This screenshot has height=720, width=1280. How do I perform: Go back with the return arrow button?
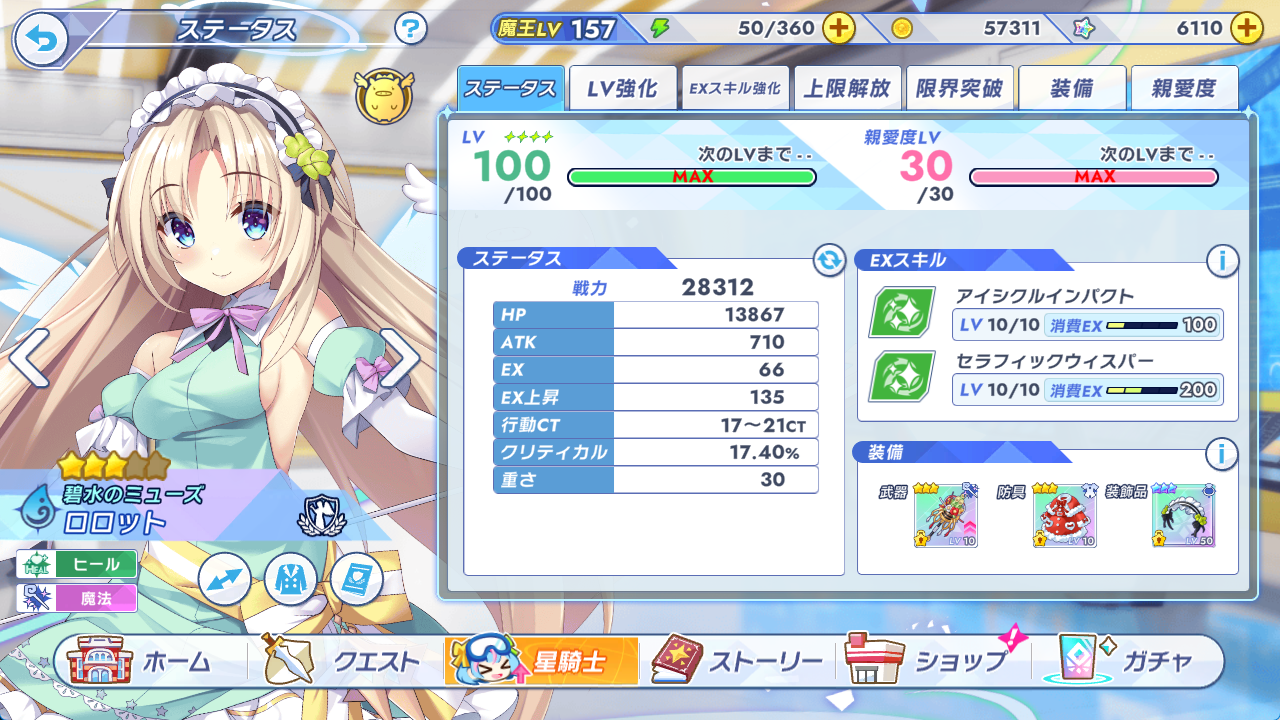40,39
